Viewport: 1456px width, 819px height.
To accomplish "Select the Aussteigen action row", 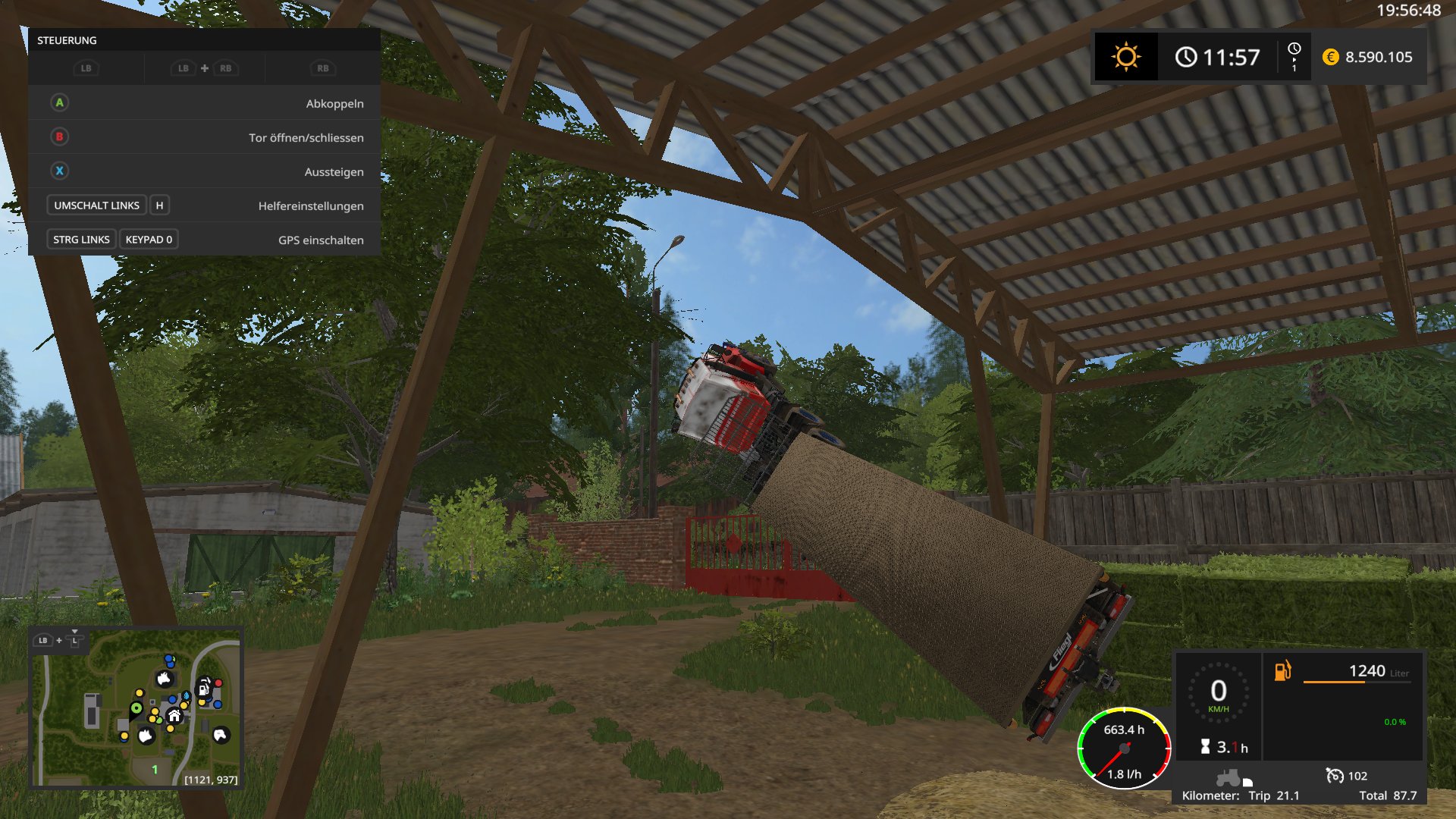I will pos(203,171).
